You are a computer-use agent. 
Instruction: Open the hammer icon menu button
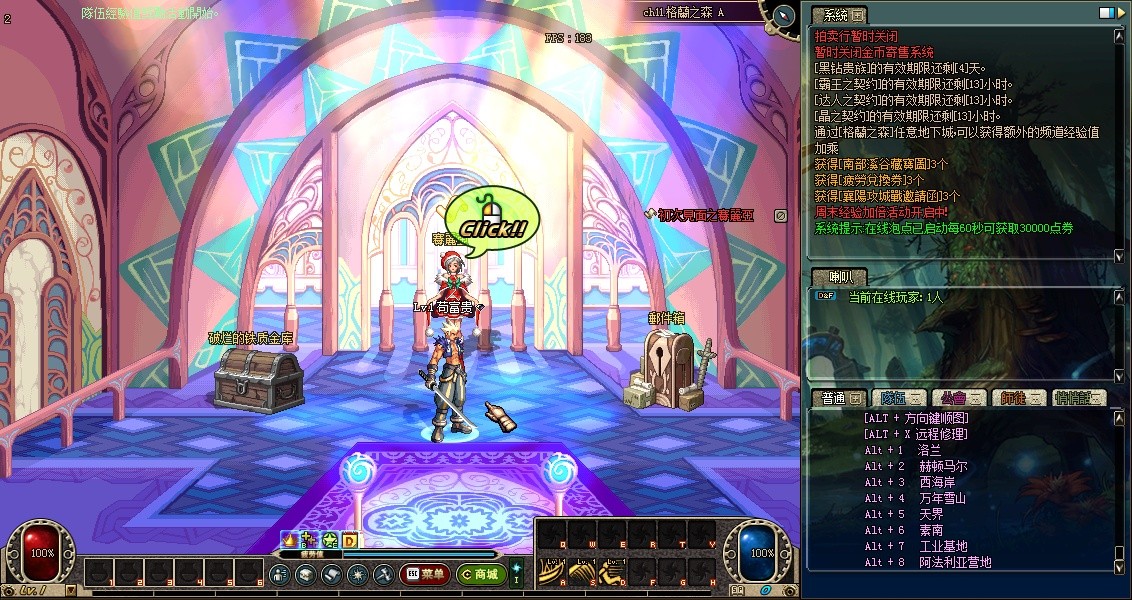point(383,574)
